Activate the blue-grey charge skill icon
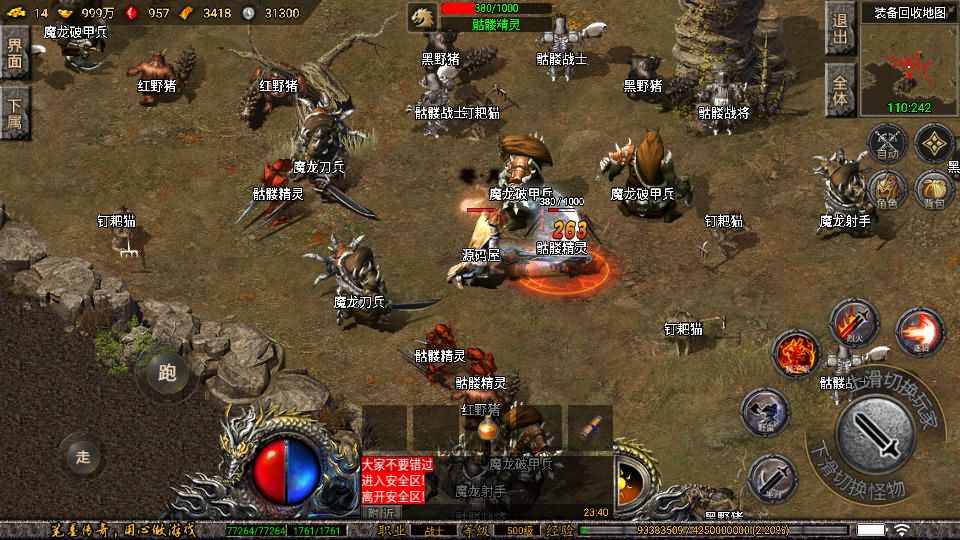Image resolution: width=960 pixels, height=540 pixels. click(765, 412)
